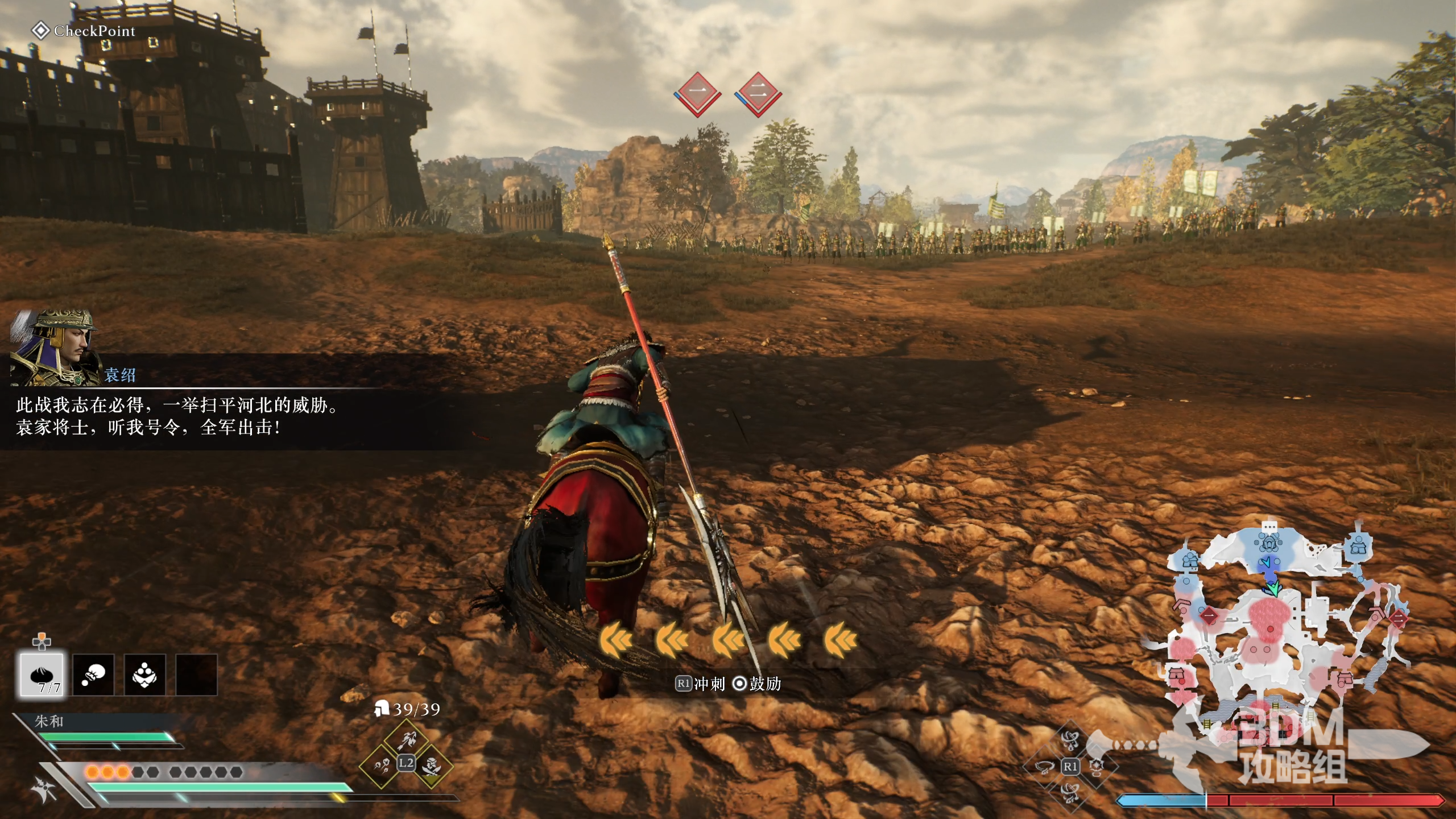This screenshot has width=1456, height=819.
Task: Select the stacked orbs item slot
Action: click(x=144, y=675)
